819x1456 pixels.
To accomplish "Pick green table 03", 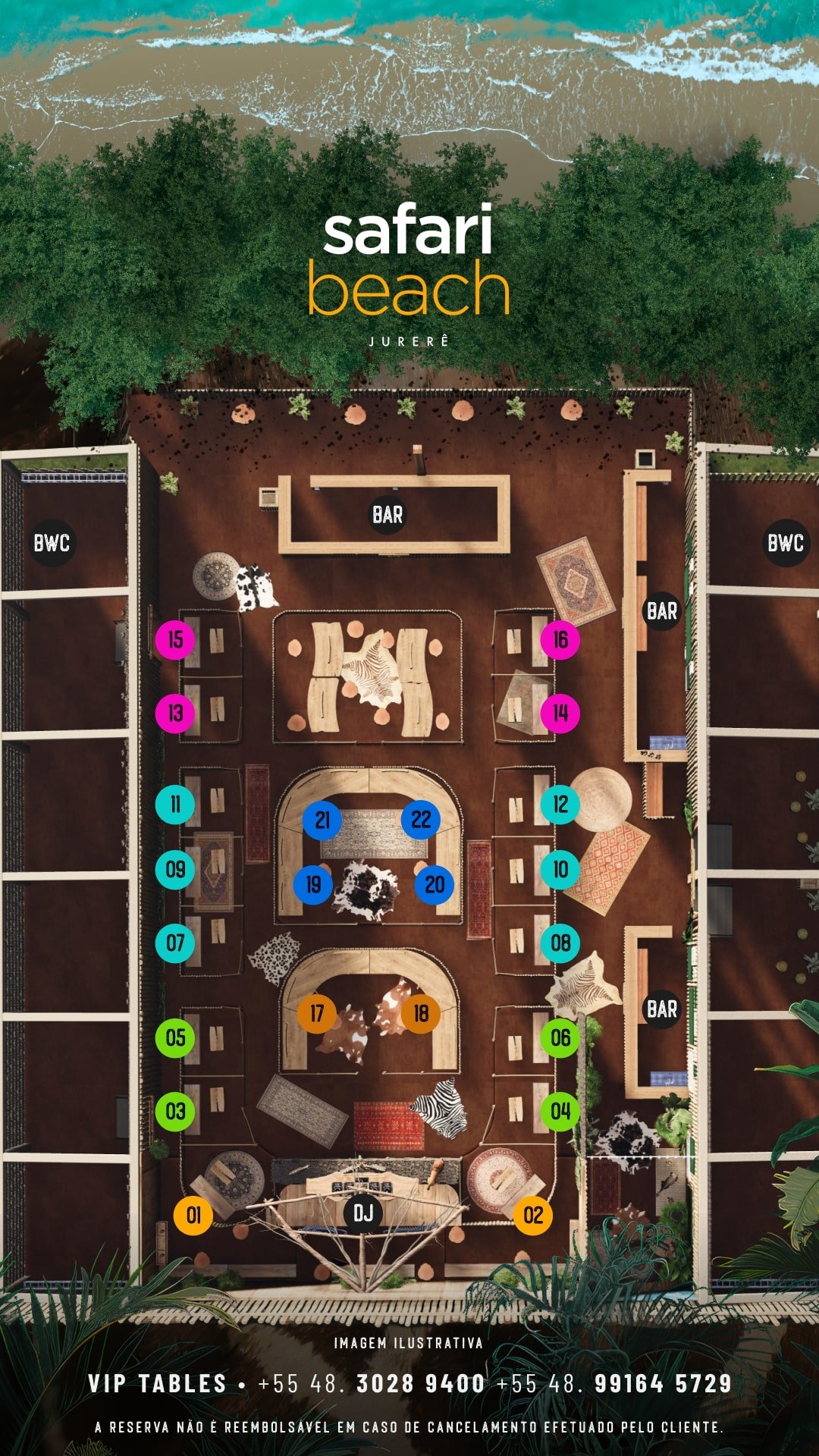I will tap(175, 1112).
